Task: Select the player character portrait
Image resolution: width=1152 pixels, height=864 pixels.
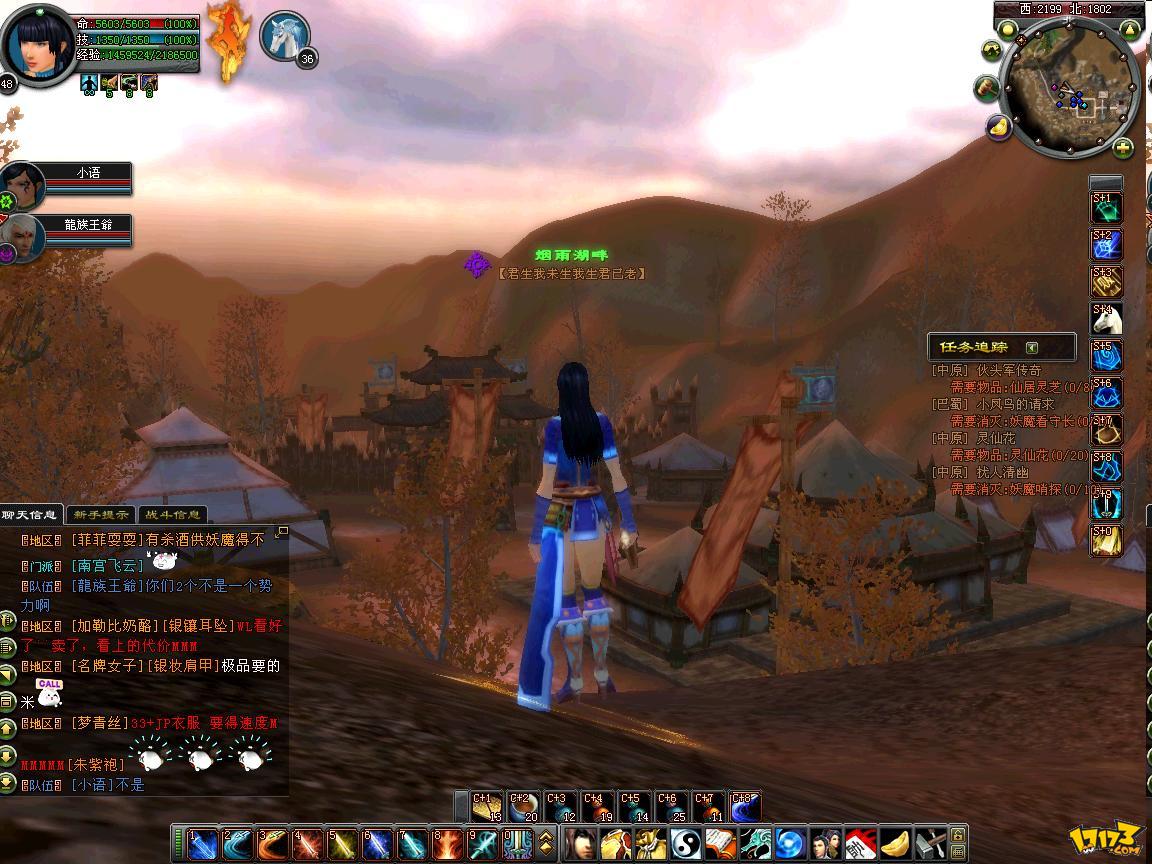Action: point(39,45)
